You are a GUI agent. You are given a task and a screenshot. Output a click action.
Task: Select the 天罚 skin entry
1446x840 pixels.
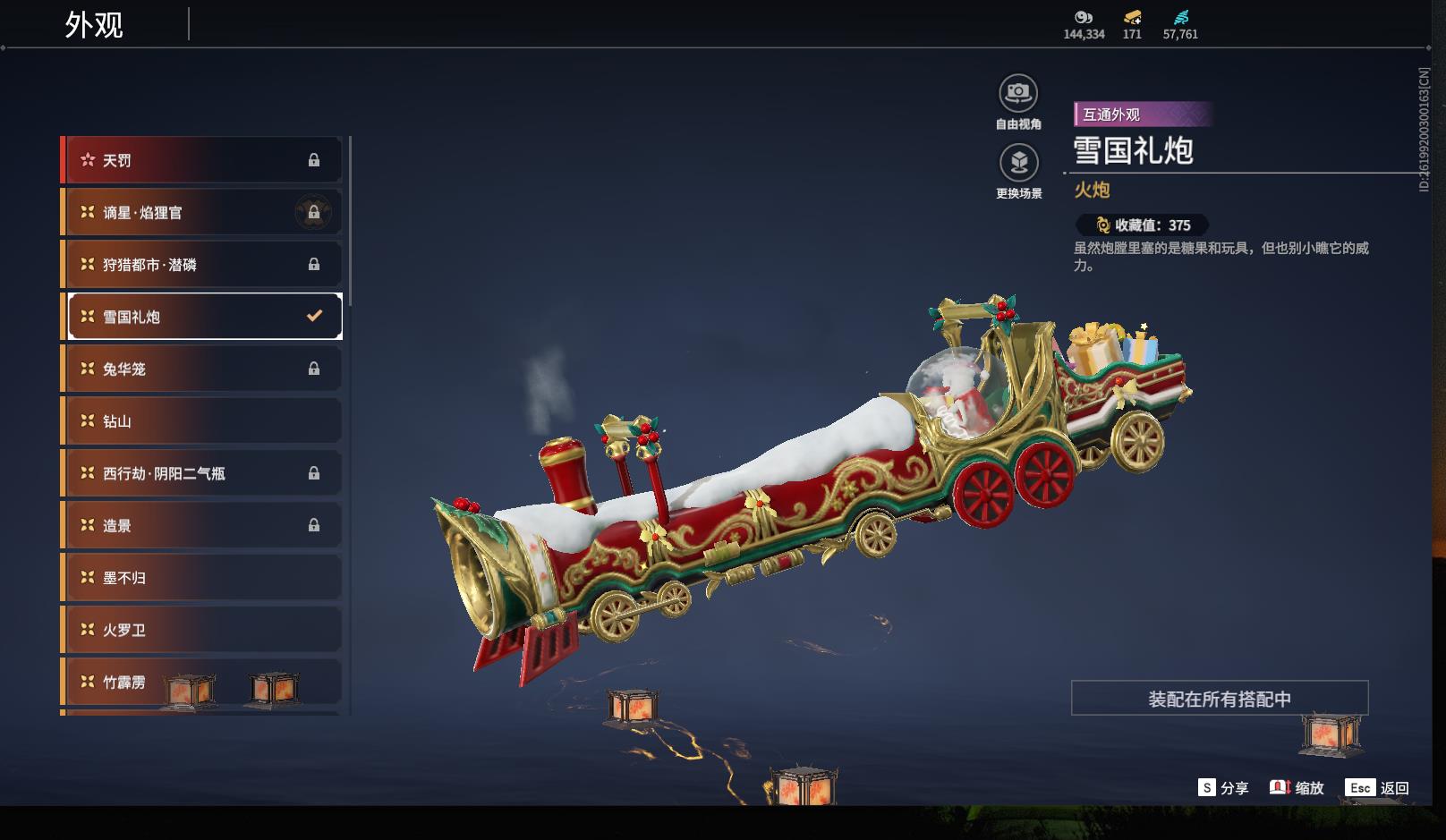(201, 160)
